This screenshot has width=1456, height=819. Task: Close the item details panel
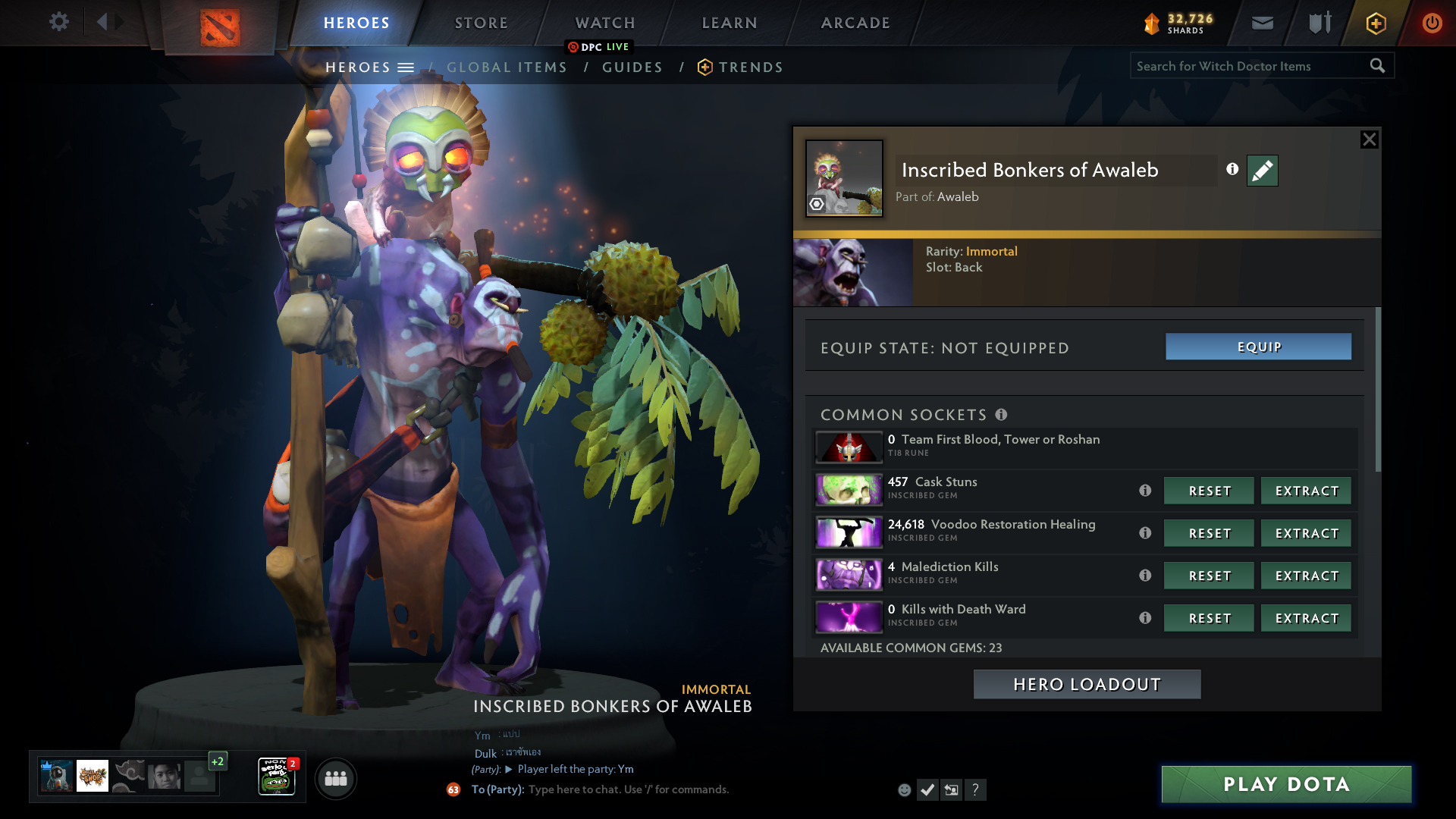point(1369,140)
